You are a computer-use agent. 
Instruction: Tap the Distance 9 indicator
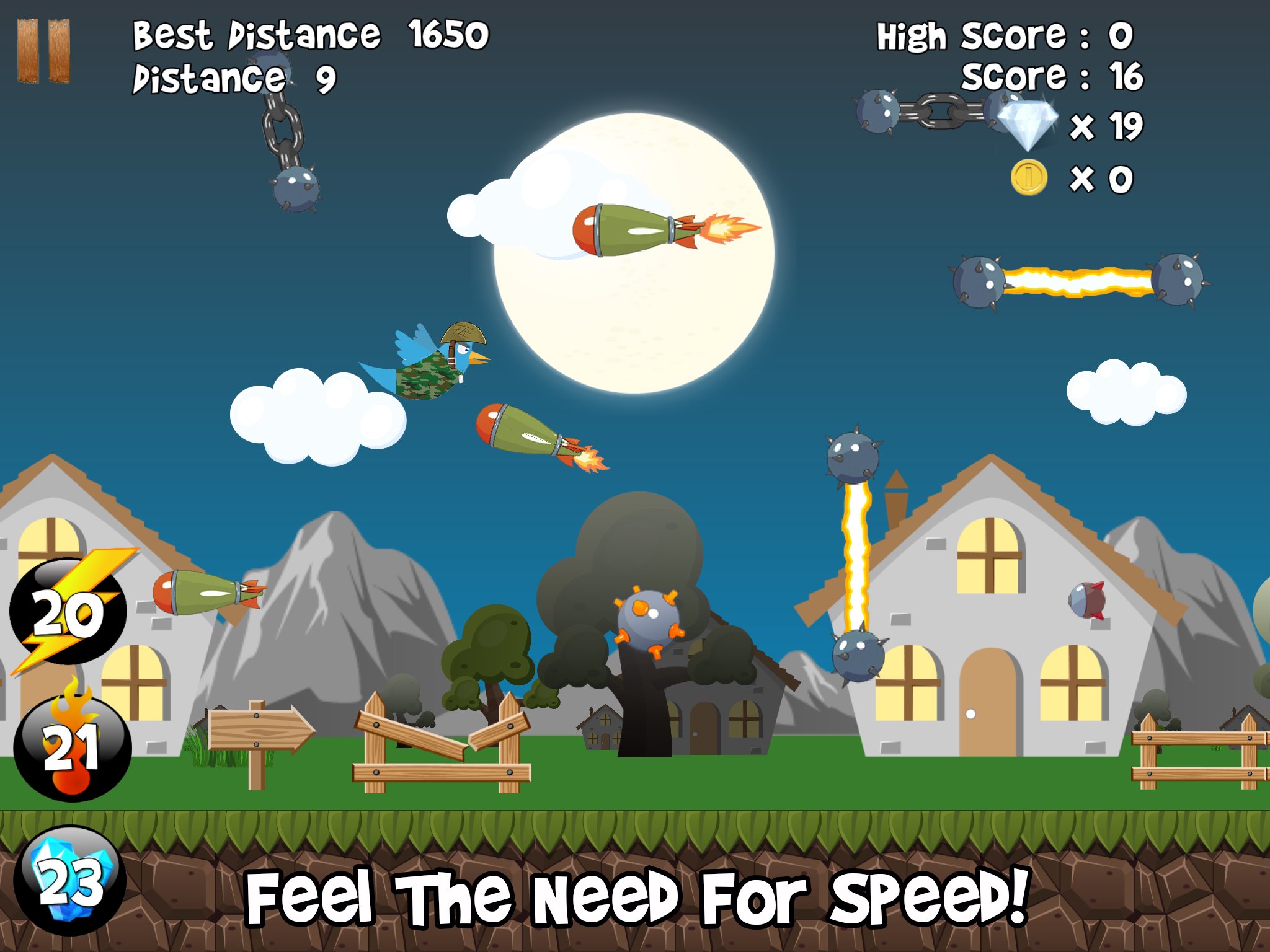233,79
